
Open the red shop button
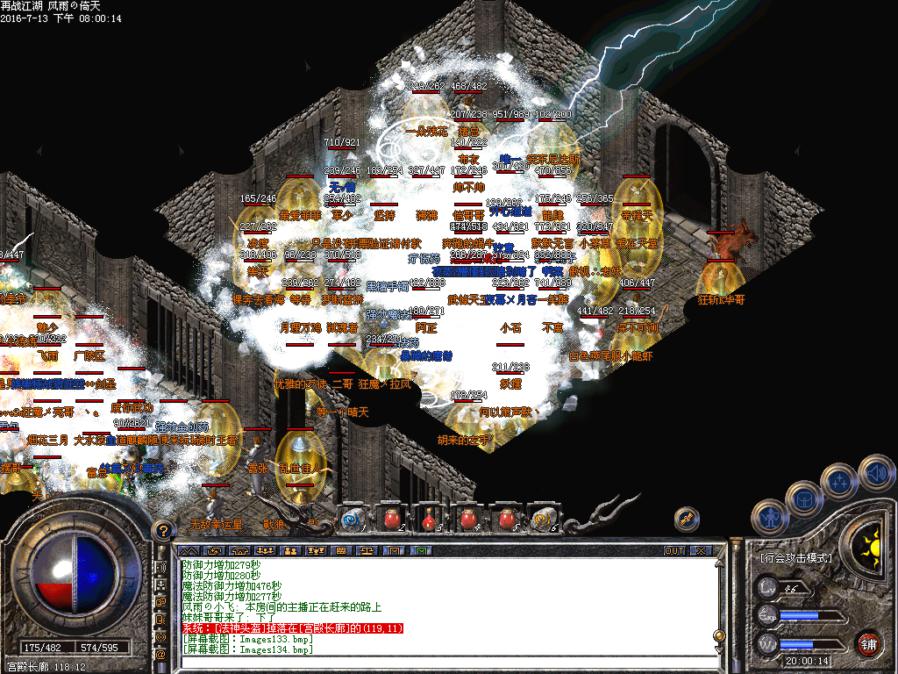869,643
